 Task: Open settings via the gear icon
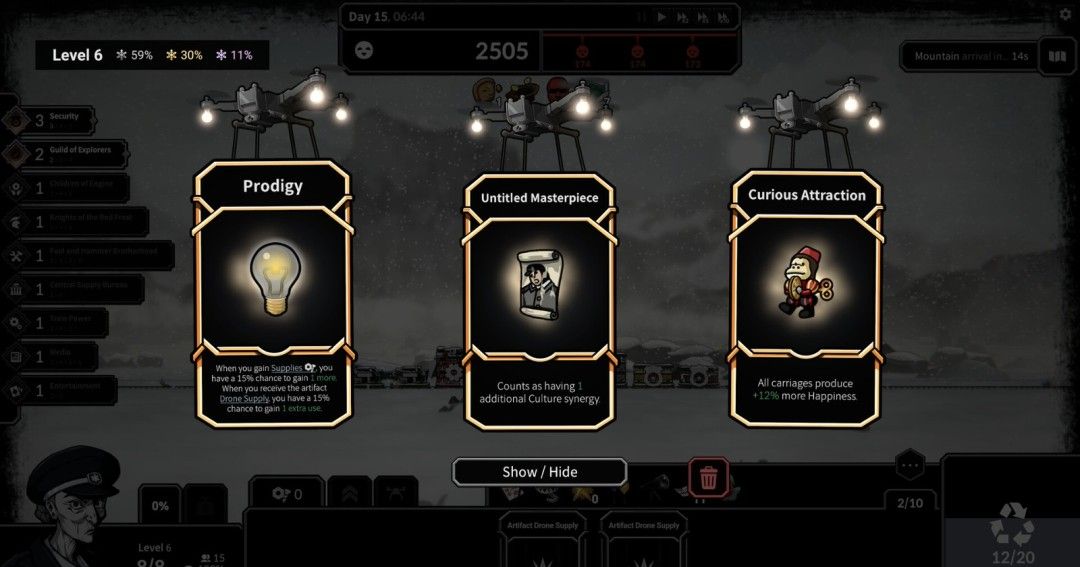coord(1064,15)
